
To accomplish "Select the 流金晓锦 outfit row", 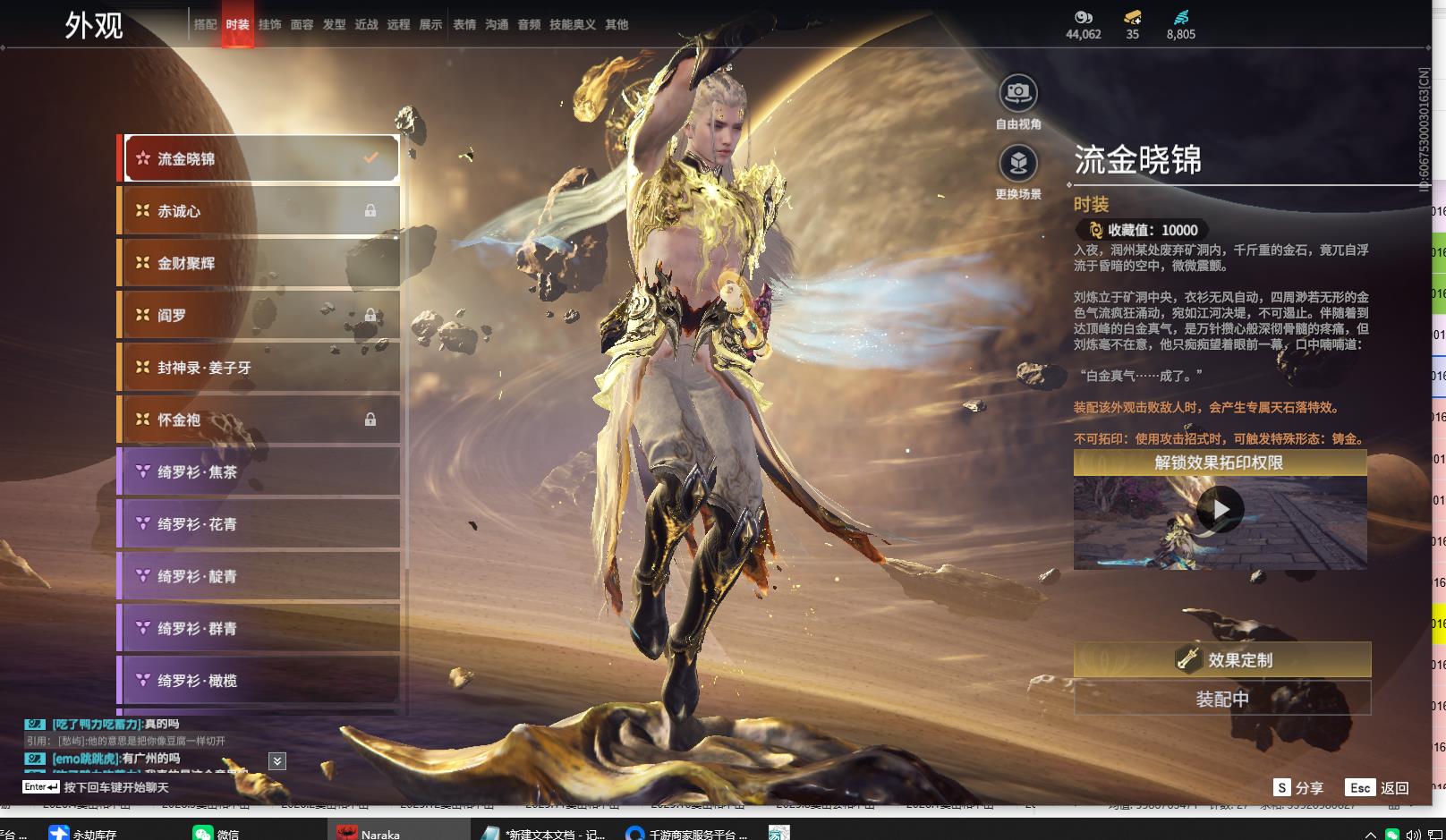I will pos(259,159).
